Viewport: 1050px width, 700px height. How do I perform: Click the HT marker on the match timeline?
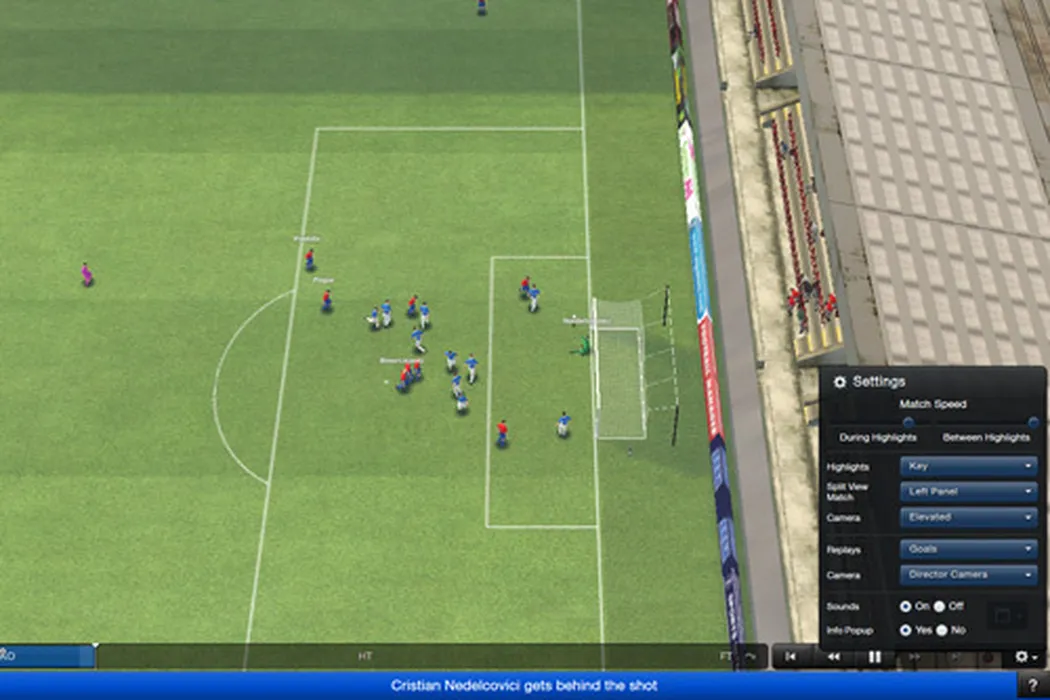[365, 657]
